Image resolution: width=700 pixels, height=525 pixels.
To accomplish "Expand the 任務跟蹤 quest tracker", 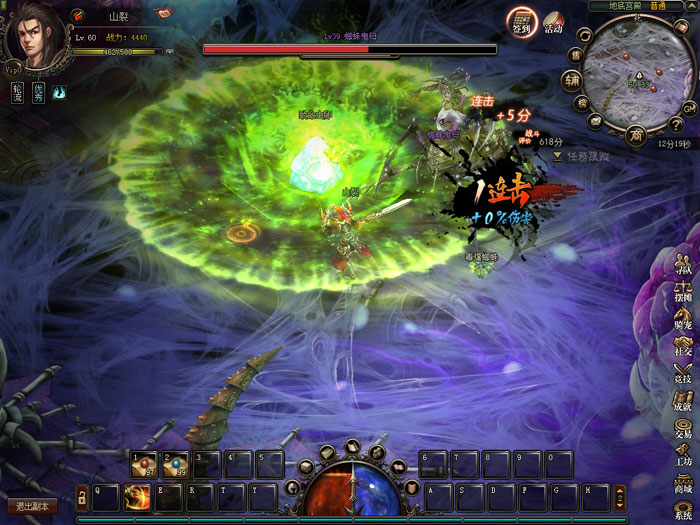I will pos(558,156).
